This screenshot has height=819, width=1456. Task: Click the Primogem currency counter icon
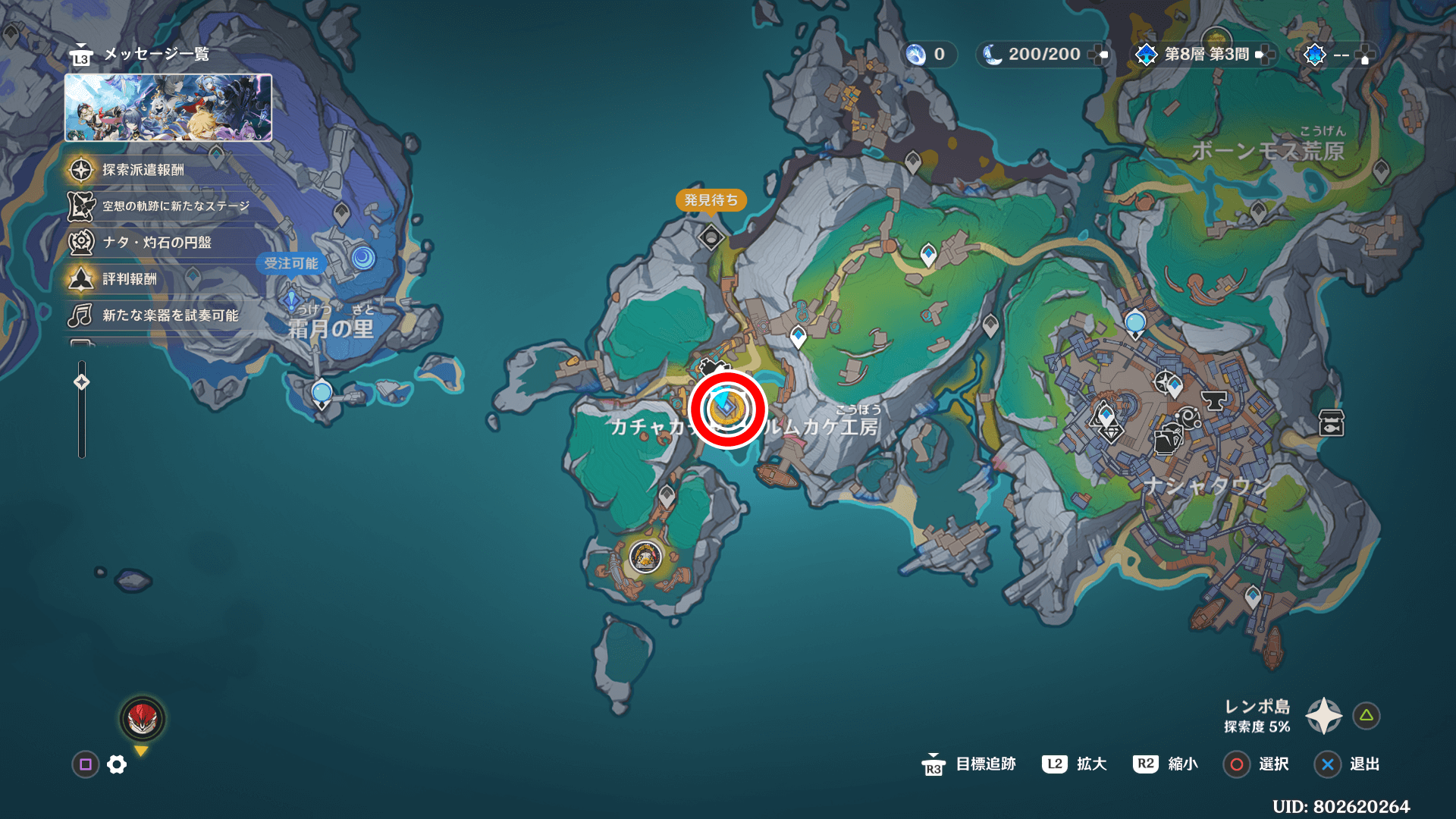click(916, 55)
